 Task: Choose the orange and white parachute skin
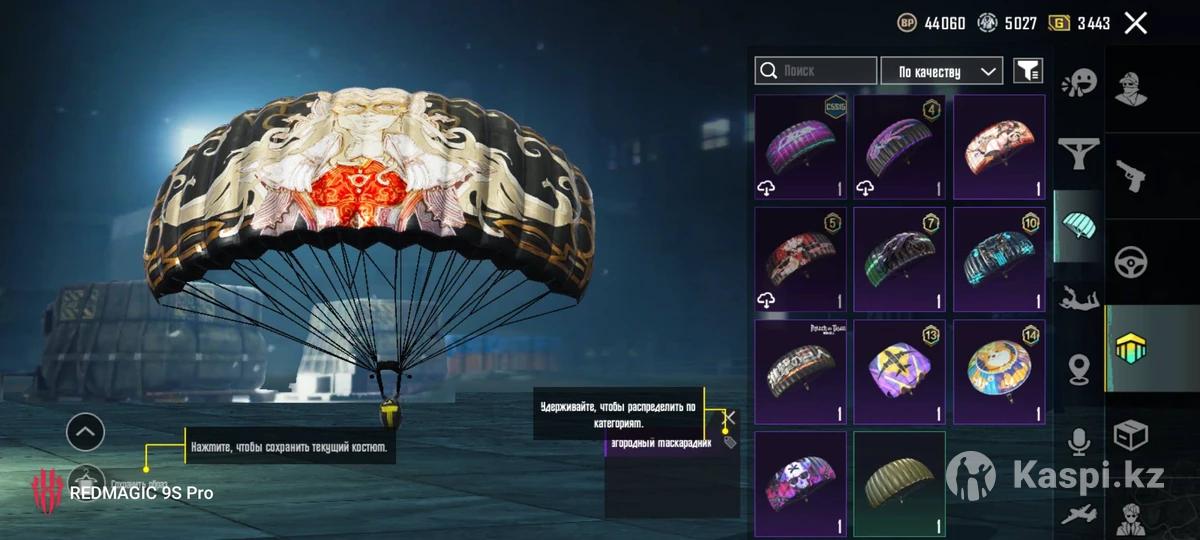[x=999, y=147]
